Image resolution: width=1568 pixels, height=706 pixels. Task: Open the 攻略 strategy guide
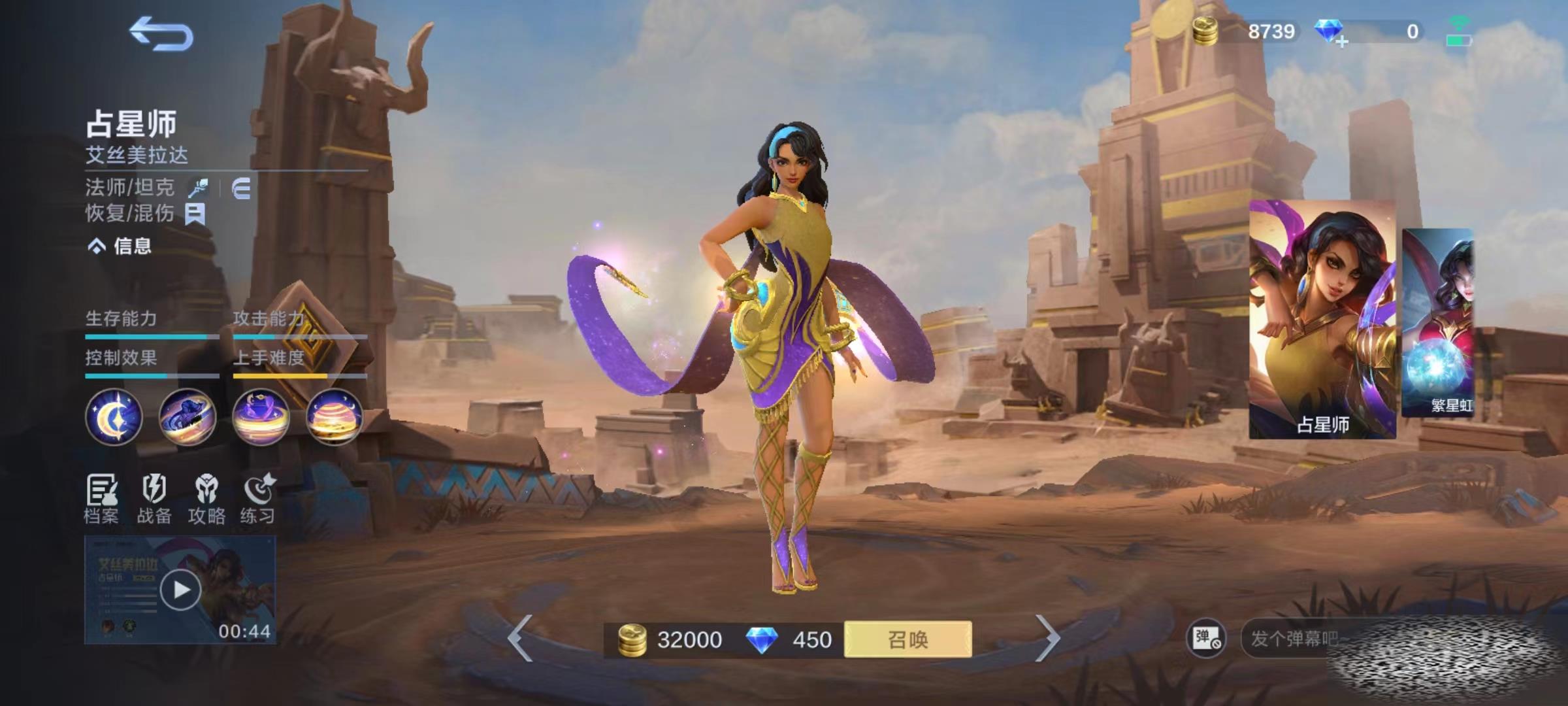tap(206, 499)
